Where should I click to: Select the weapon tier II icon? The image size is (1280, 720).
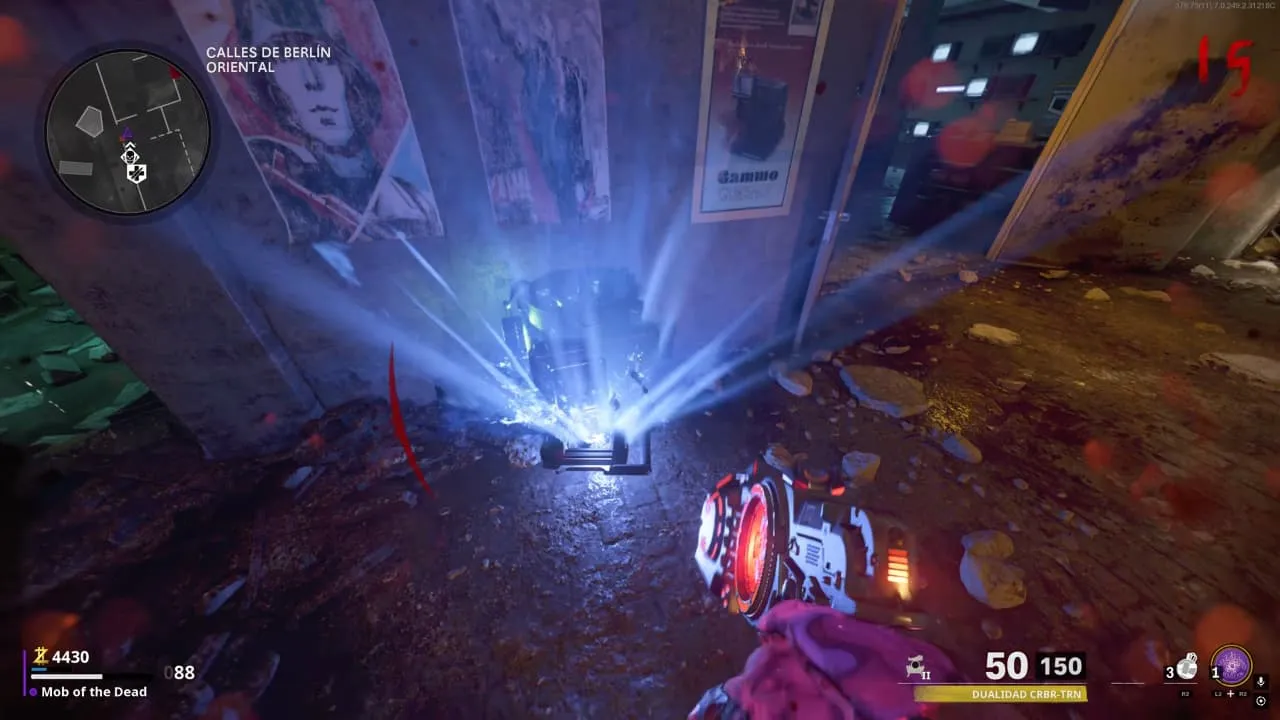913,667
